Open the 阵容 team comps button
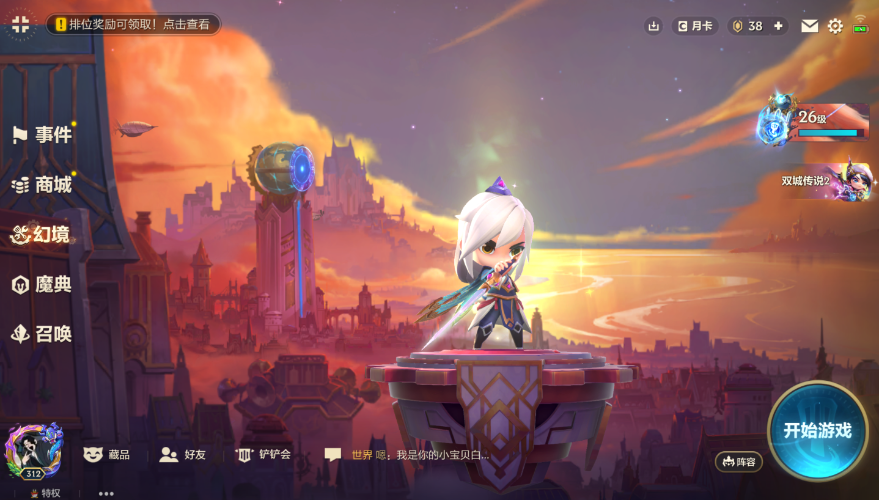The image size is (879, 500). tap(739, 461)
